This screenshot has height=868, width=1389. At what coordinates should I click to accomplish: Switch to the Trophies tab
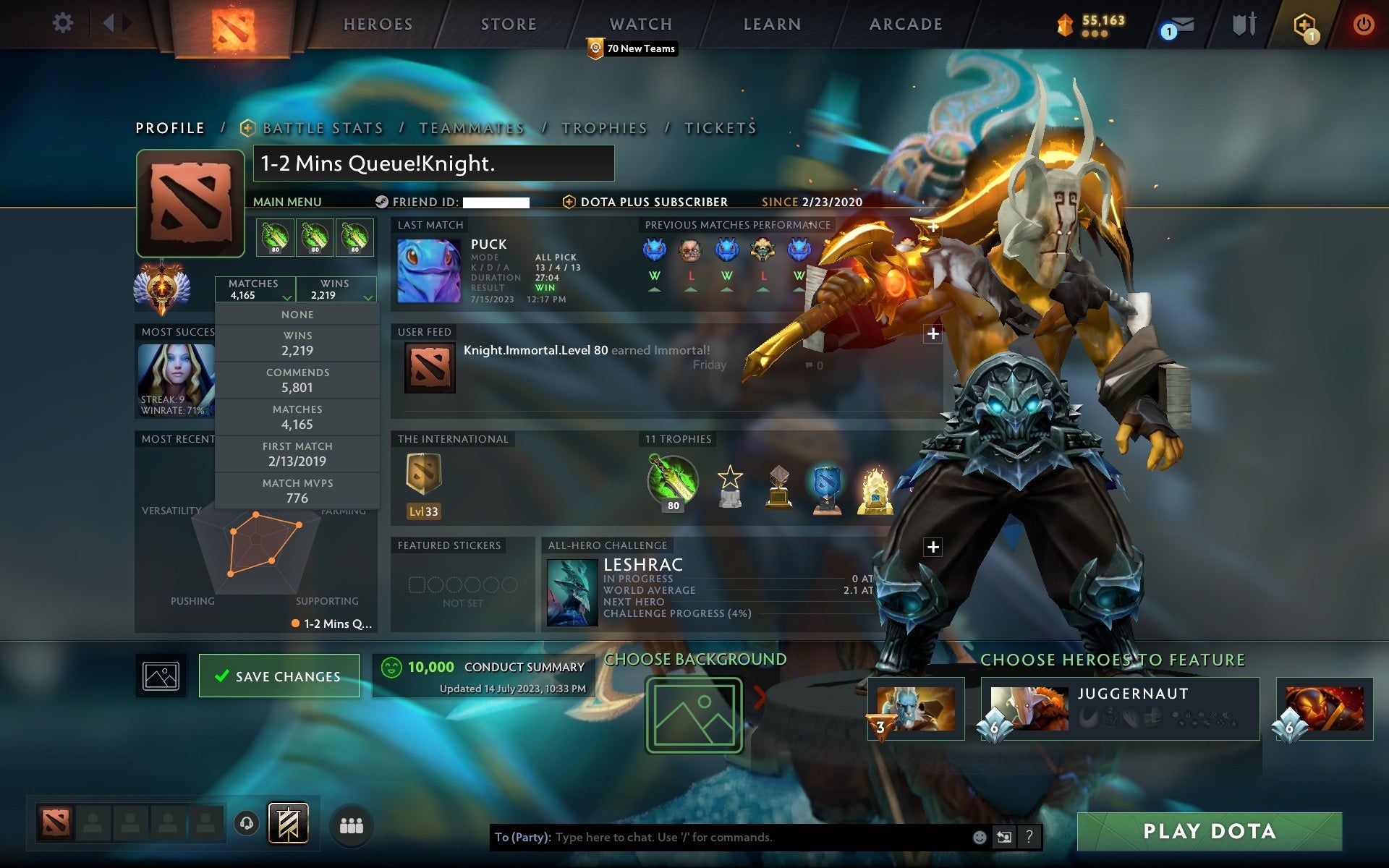click(x=605, y=127)
